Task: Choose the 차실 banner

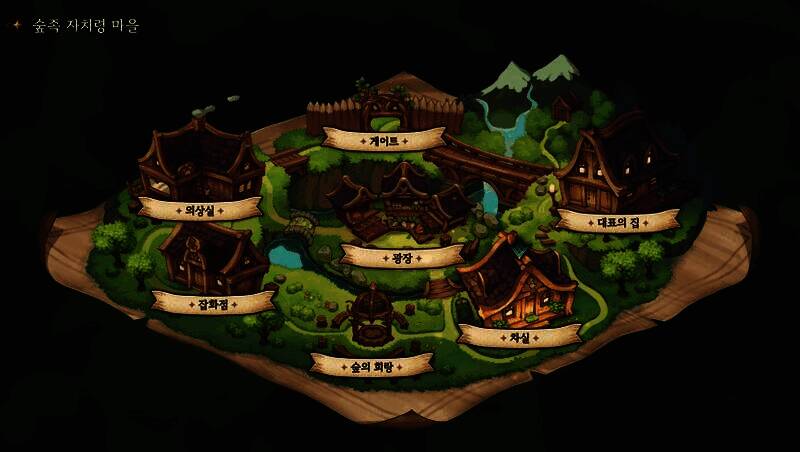Action: coord(519,338)
